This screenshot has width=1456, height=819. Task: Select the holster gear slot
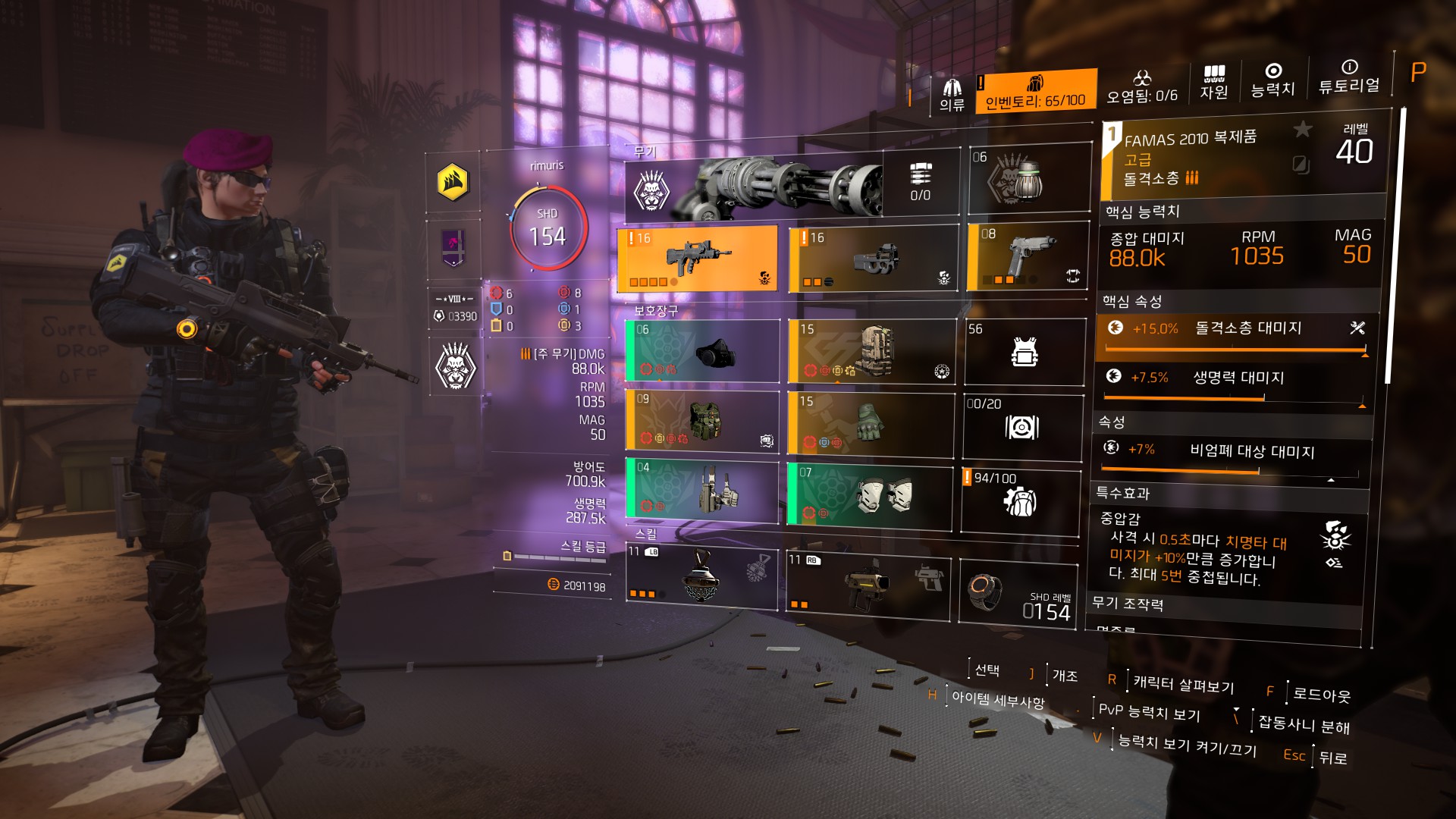pyautogui.click(x=702, y=490)
